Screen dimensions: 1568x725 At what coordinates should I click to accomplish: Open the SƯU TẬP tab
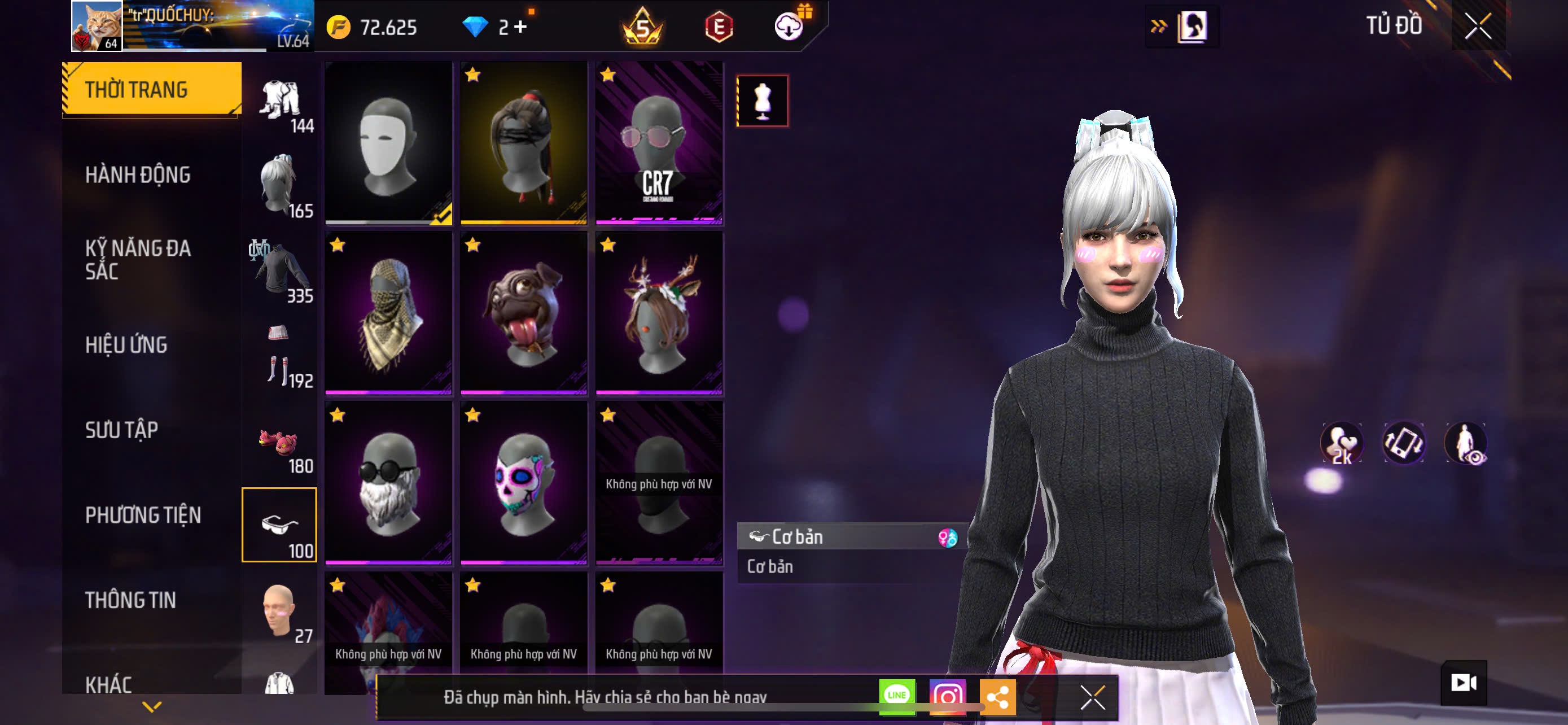click(122, 430)
